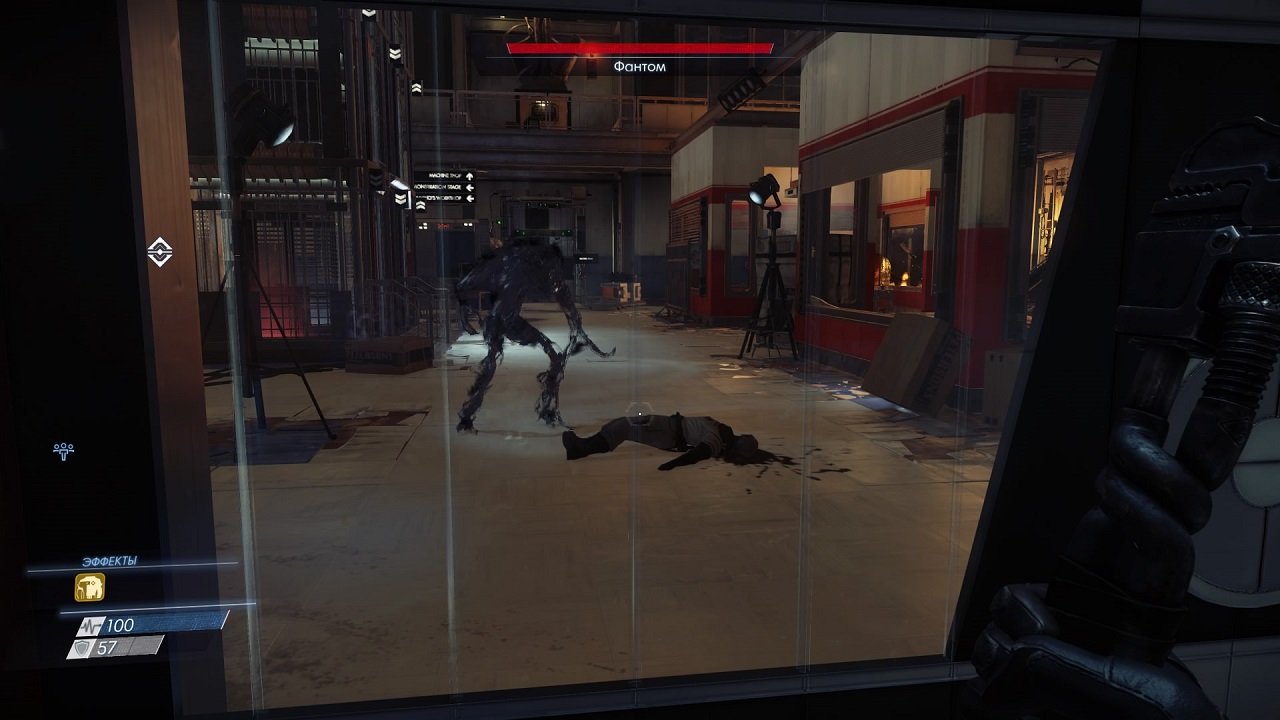The height and width of the screenshot is (720, 1280).
Task: Click the red Phantom health bar at top
Action: coord(641,46)
